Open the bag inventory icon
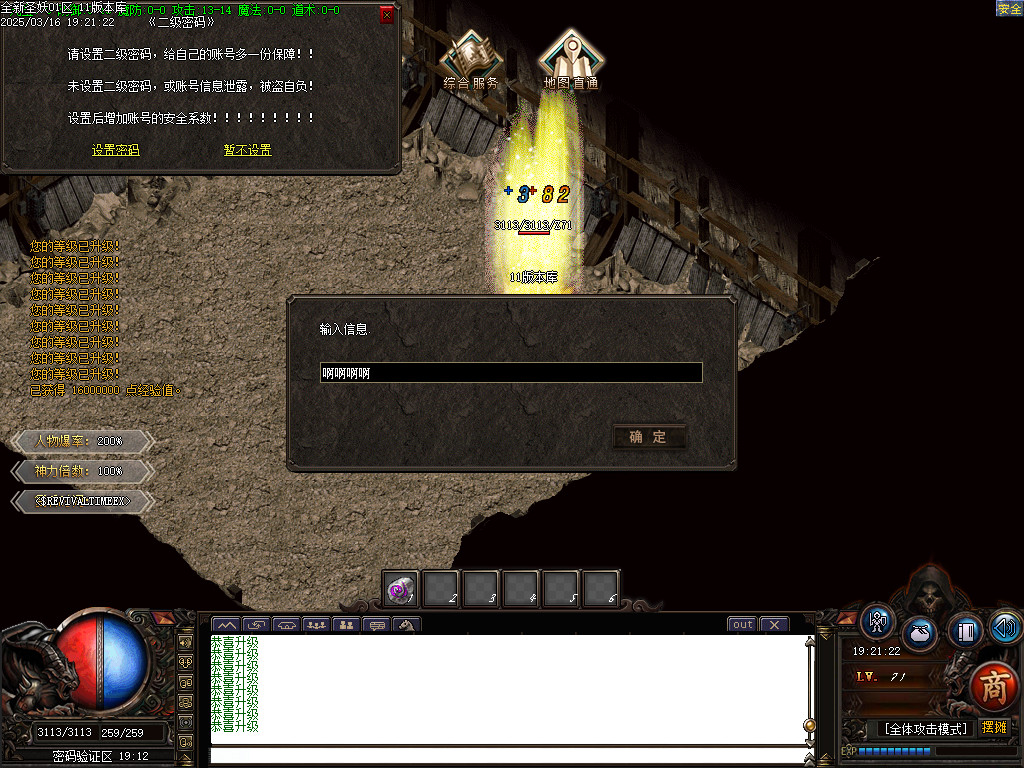The width and height of the screenshot is (1024, 768). (x=920, y=633)
